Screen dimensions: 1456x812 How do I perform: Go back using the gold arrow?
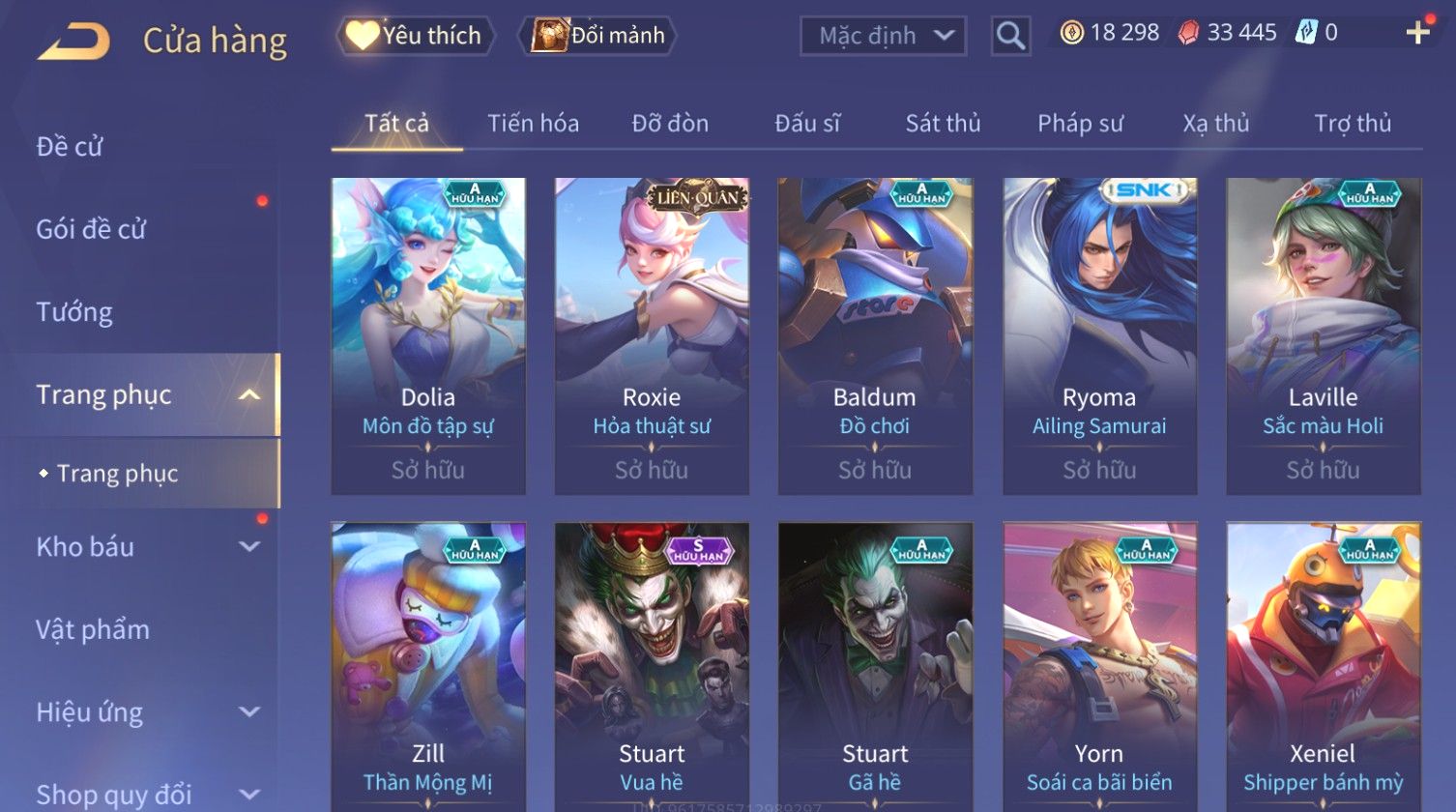tap(73, 42)
